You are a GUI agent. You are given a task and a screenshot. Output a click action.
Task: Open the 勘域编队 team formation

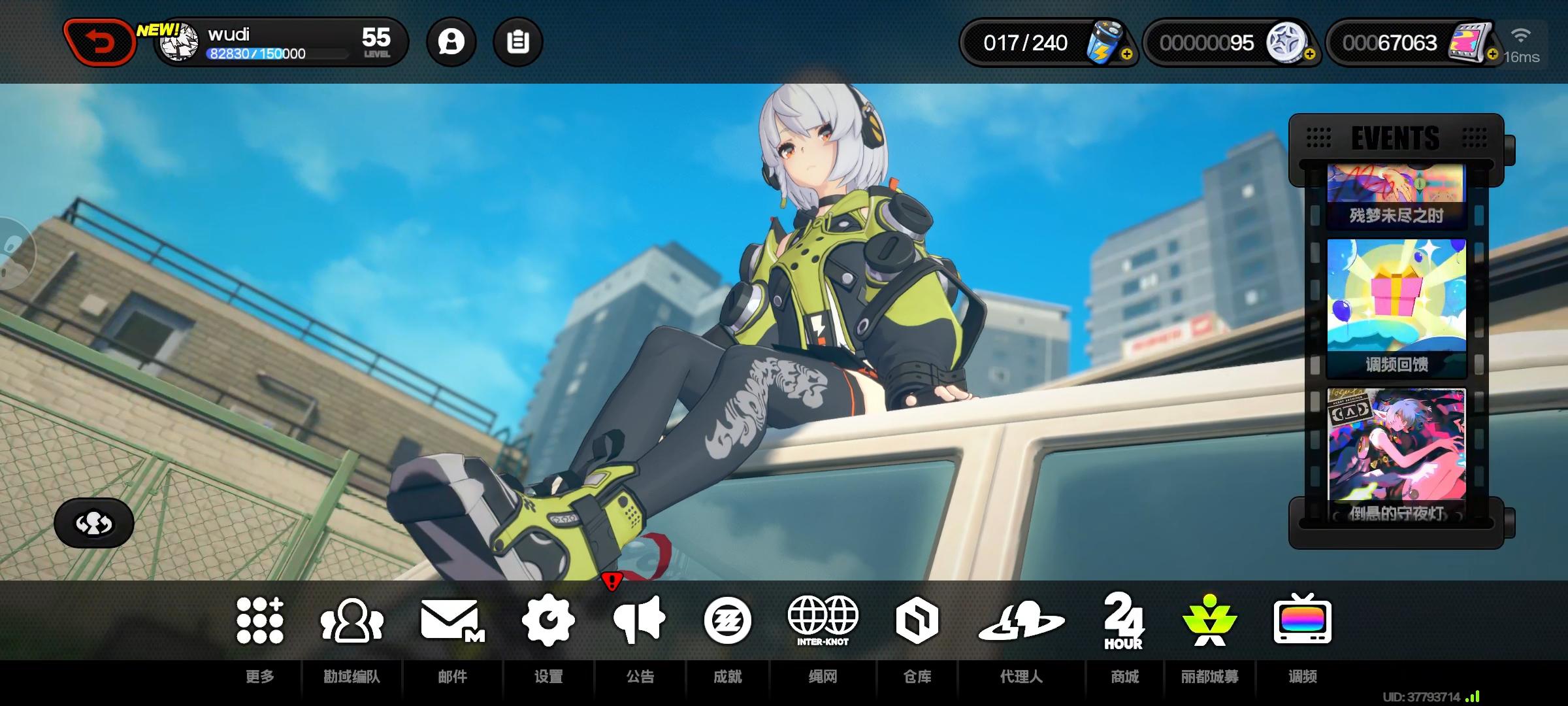pos(351,621)
